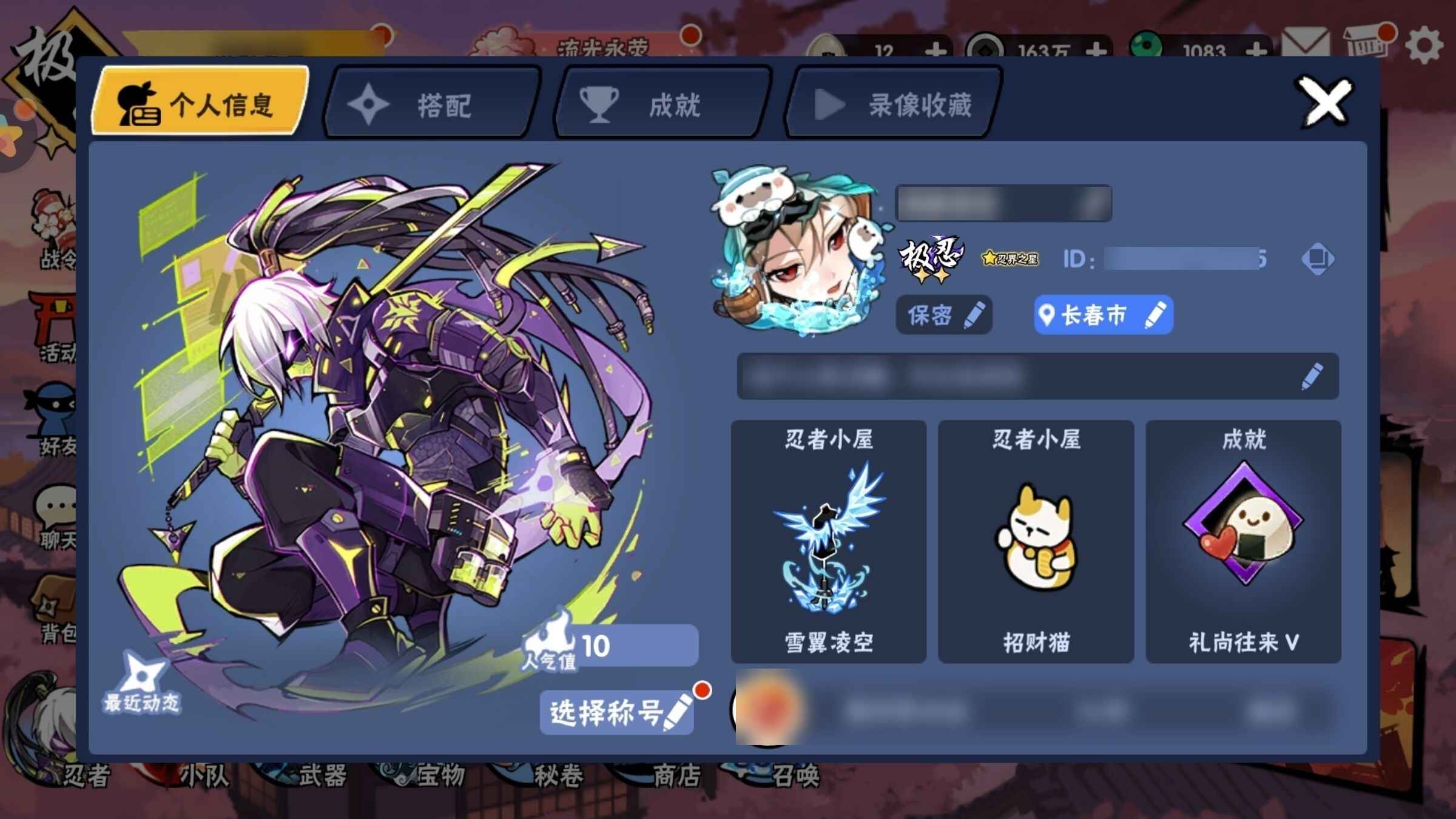Screen dimensions: 1456x819
Task: Select the 雪翼凌空 showcase card
Action: pyautogui.click(x=829, y=541)
